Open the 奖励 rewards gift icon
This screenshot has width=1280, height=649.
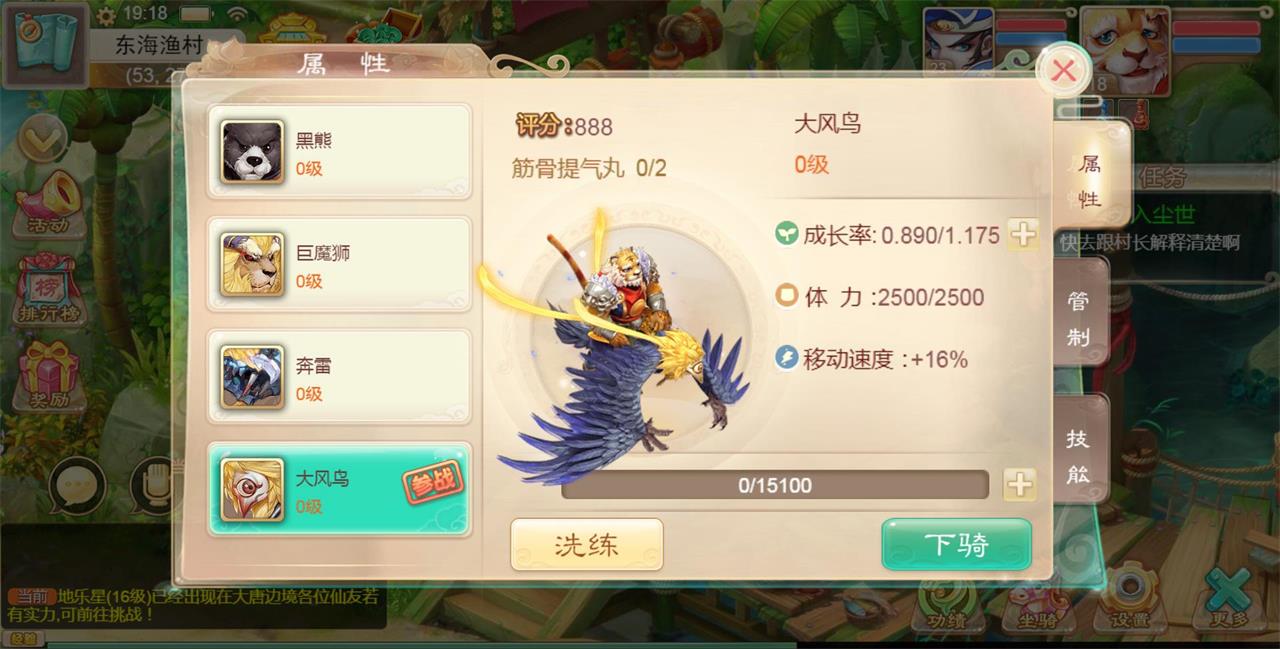(x=47, y=377)
